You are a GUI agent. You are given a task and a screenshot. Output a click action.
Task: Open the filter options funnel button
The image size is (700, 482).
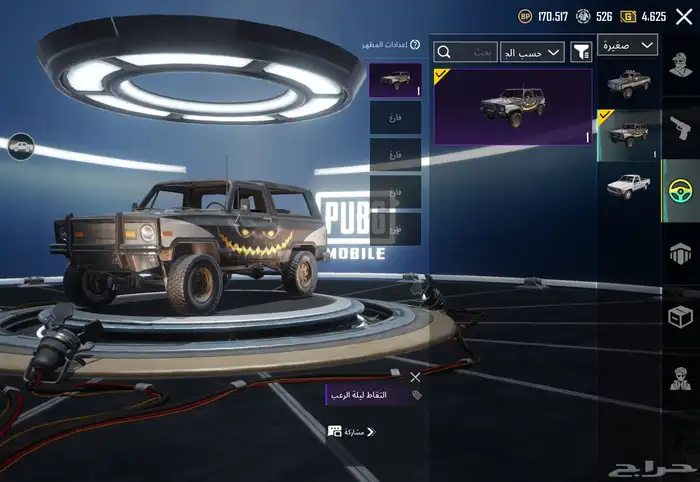(581, 51)
